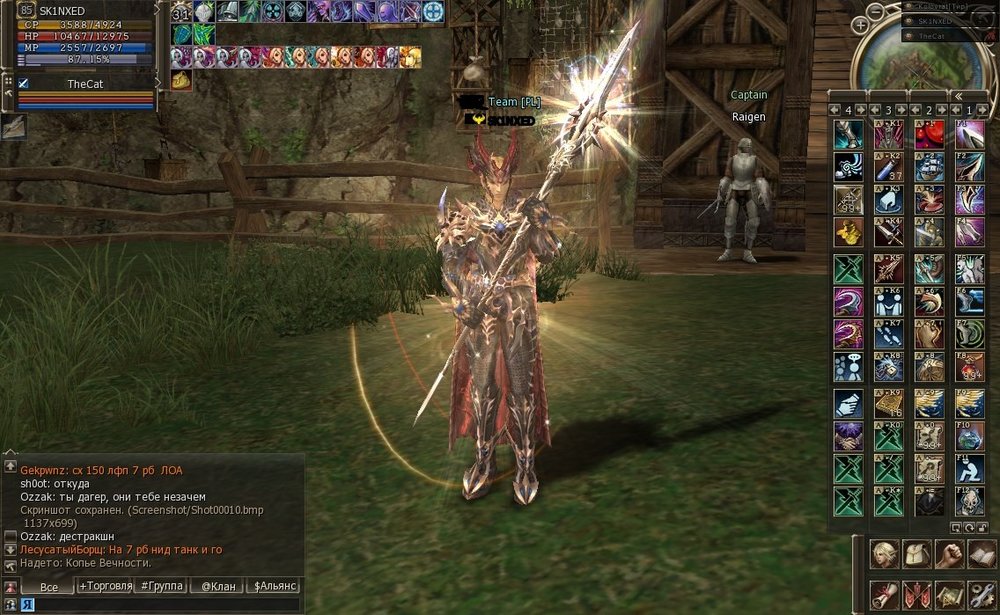Screen dimensions: 1000x615
Task: Zoom in the minimap with plus button
Action: [860, 24]
